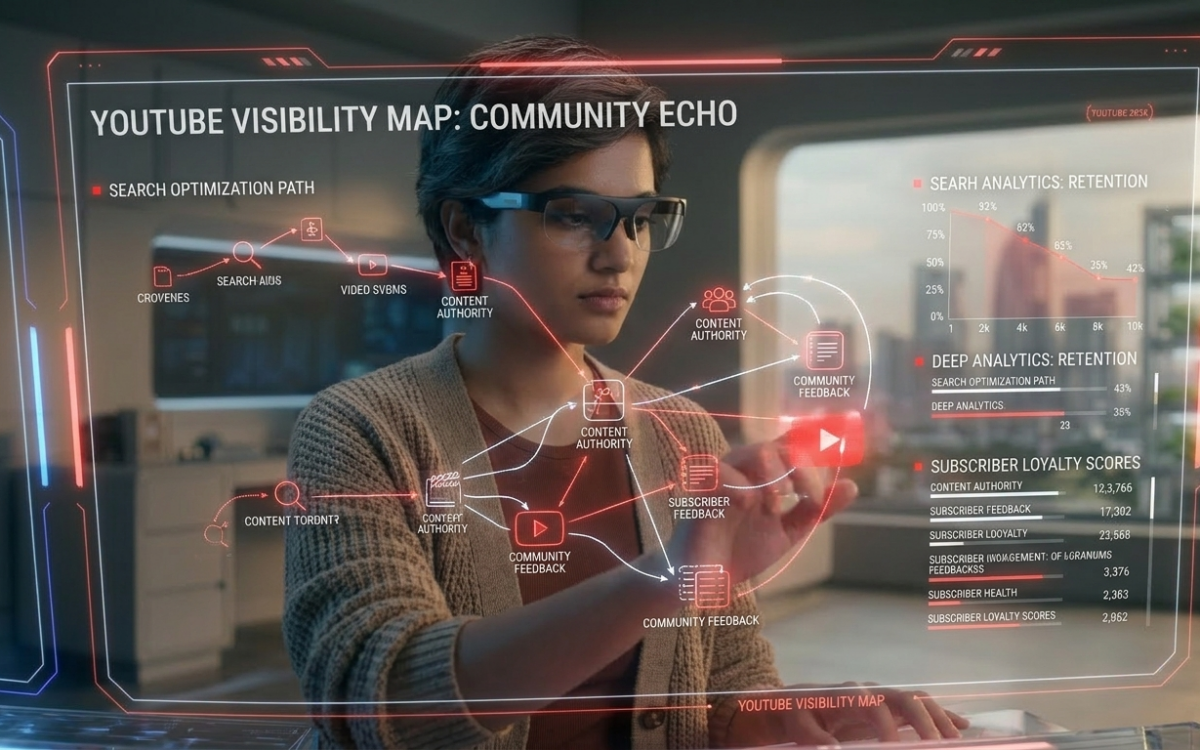Activate the large red YouTube play button
1200x750 pixels.
click(x=825, y=441)
